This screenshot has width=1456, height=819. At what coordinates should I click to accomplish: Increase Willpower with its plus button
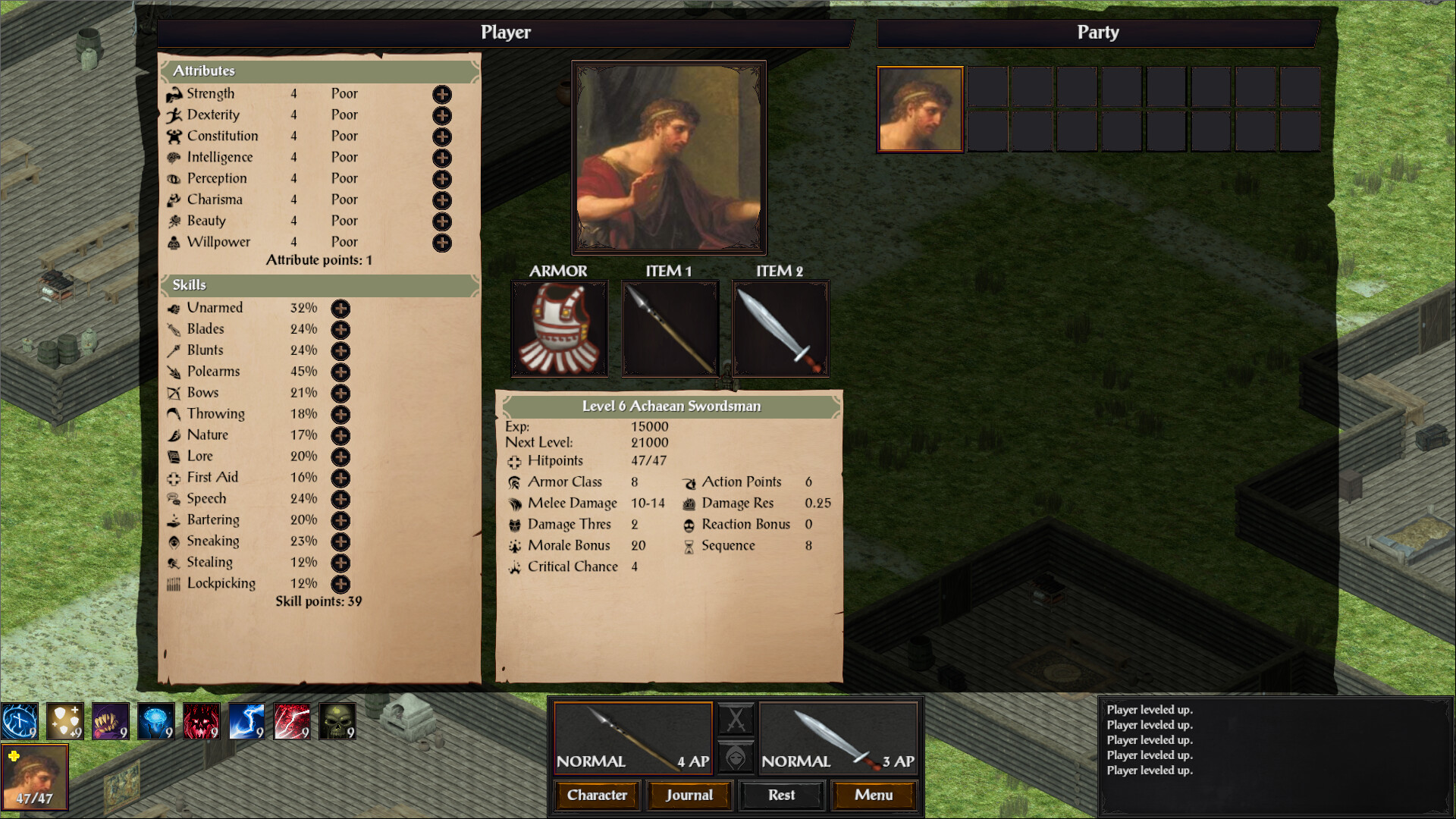click(441, 243)
